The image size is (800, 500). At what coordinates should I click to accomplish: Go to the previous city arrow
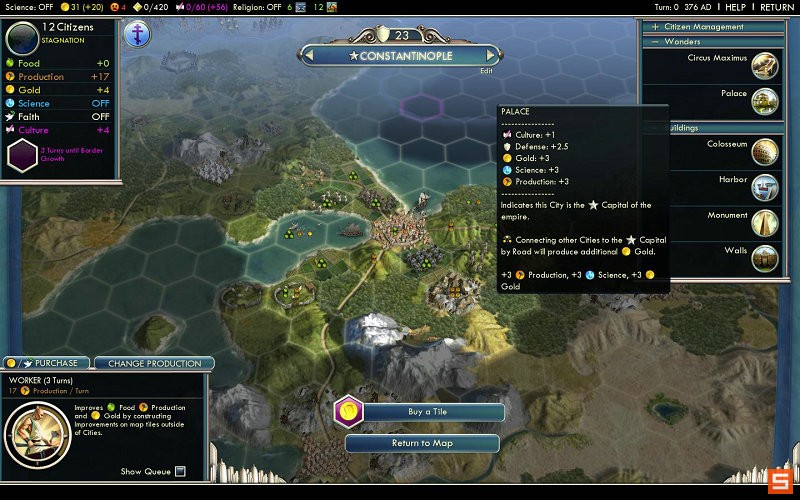(308, 56)
